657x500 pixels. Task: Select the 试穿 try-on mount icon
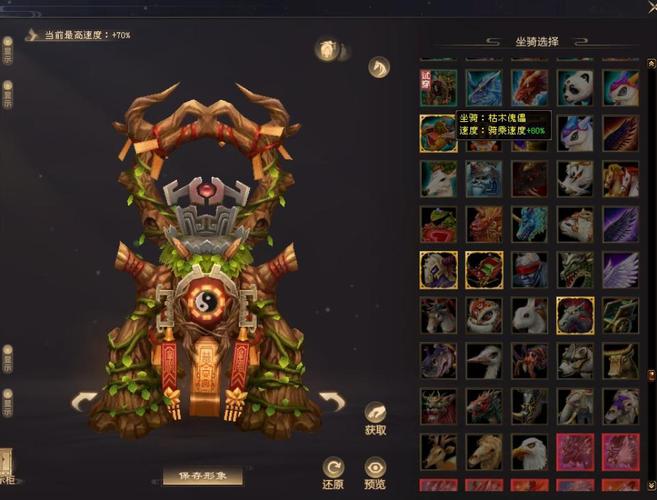(438, 87)
